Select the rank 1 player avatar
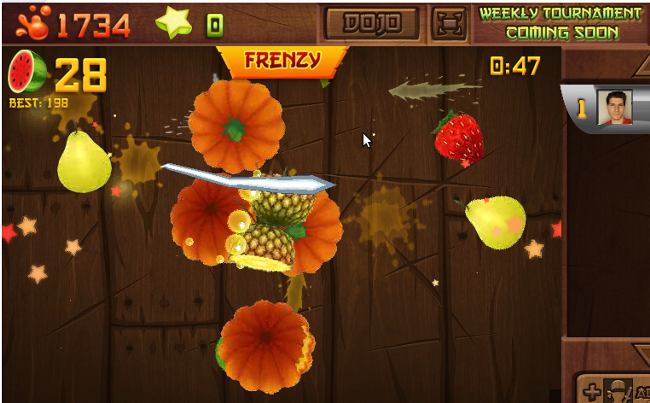The width and height of the screenshot is (650, 403). [x=614, y=107]
